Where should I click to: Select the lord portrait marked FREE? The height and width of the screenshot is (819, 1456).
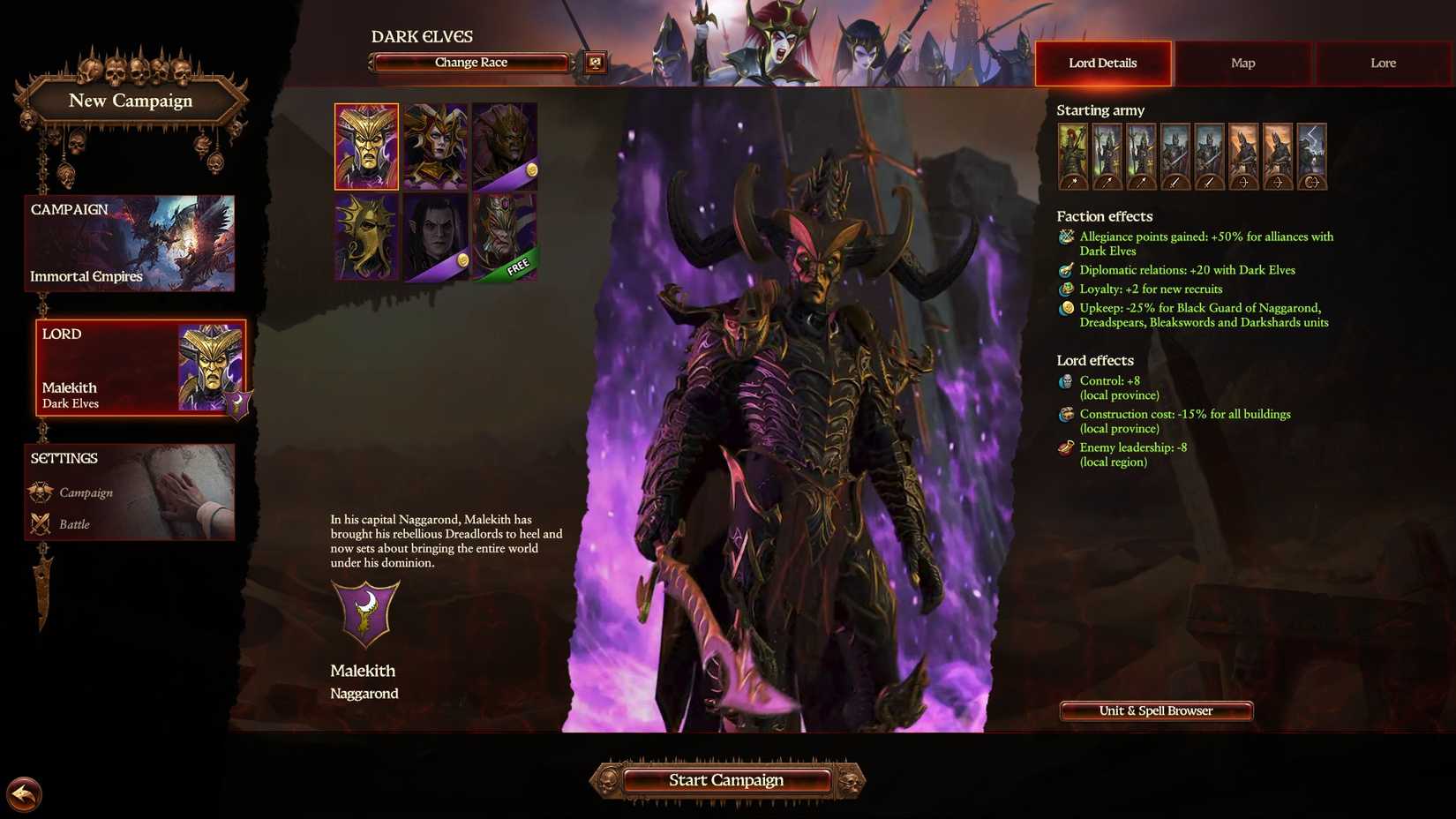(x=506, y=236)
